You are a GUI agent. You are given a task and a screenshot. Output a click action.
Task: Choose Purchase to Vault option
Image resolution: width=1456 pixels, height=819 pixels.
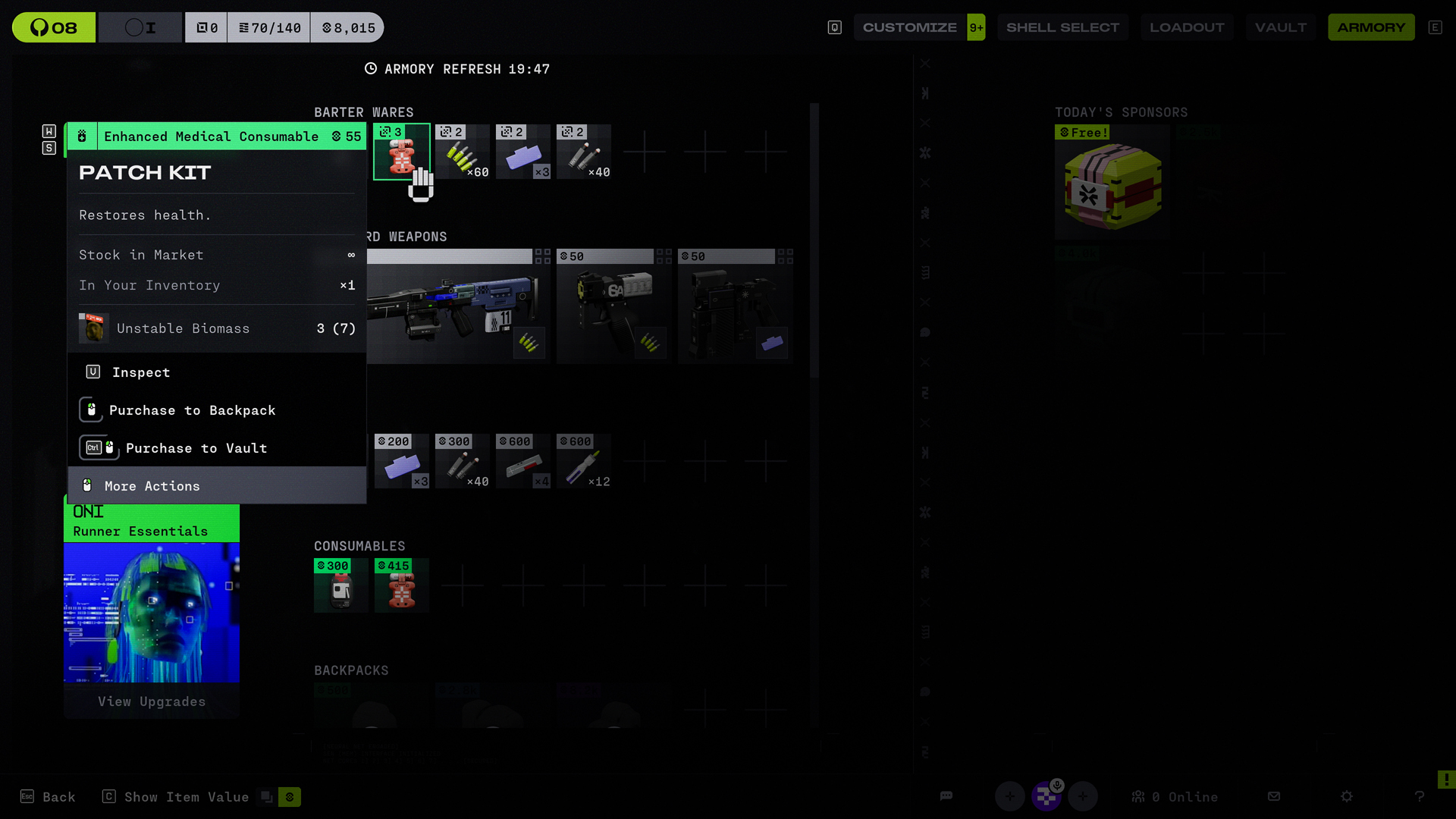(x=196, y=448)
